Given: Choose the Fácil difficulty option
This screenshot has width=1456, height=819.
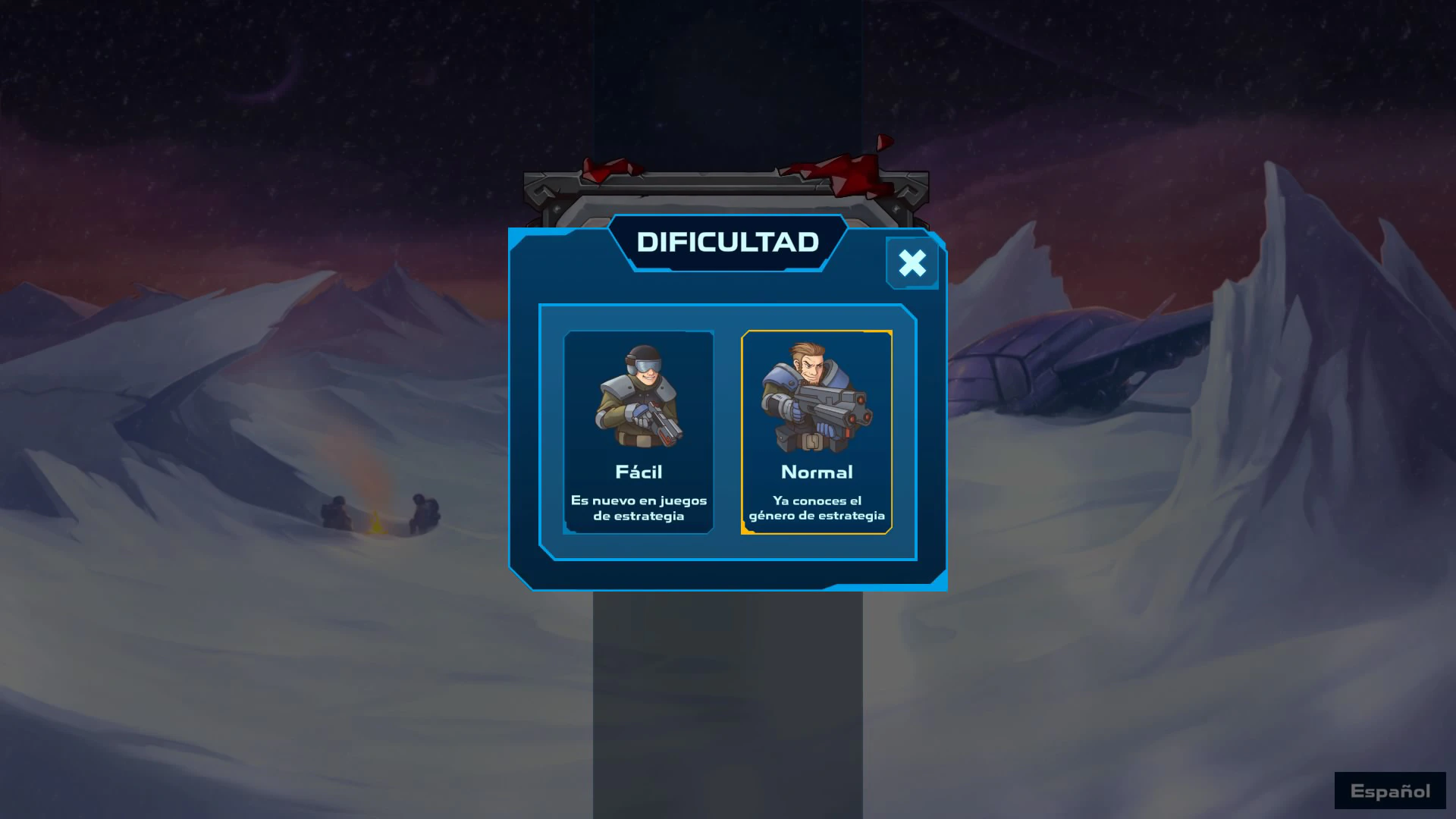Looking at the screenshot, I should click(639, 431).
